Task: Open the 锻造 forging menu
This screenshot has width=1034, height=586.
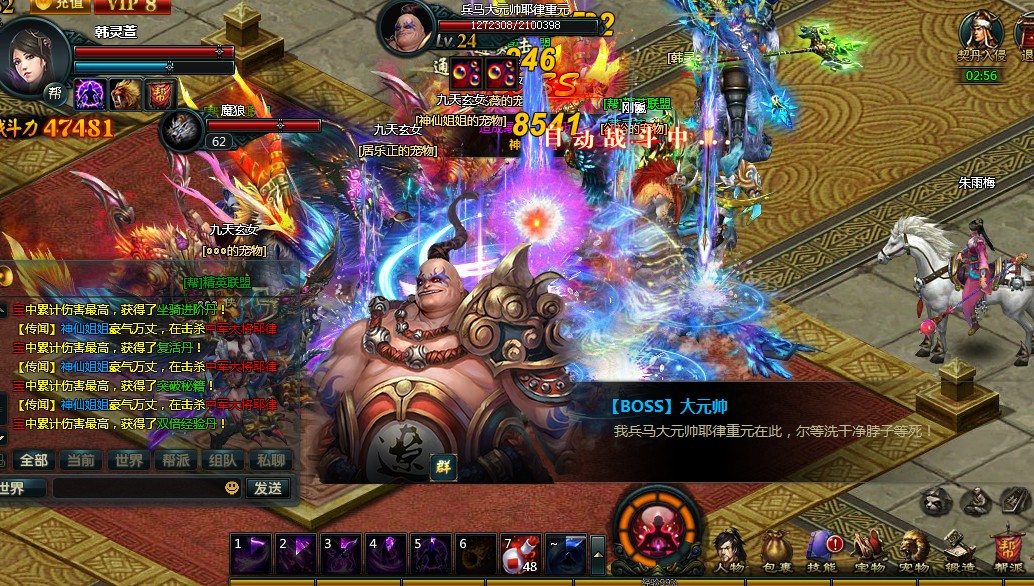Action: coord(959,552)
